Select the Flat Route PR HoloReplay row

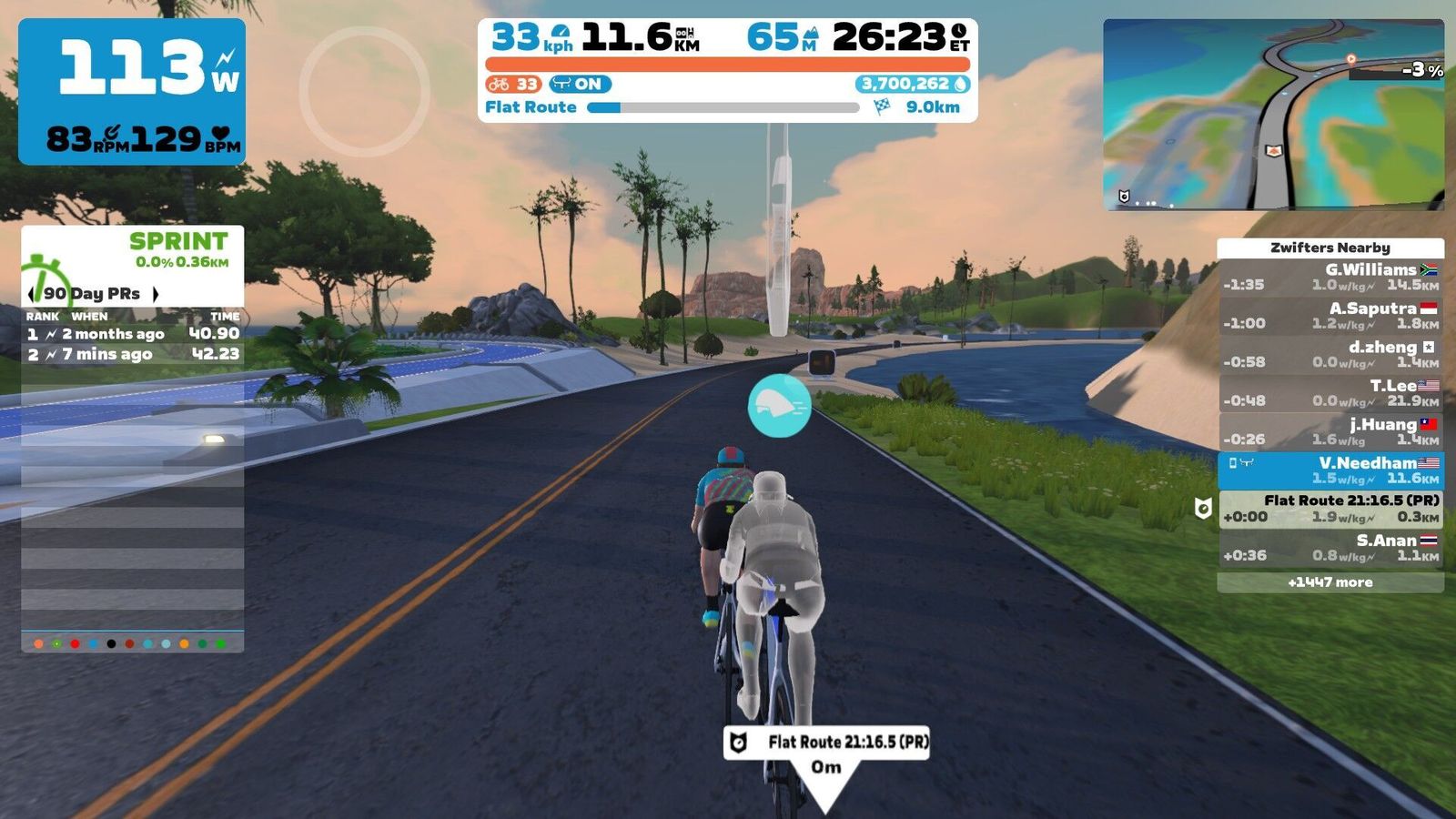click(x=1330, y=509)
